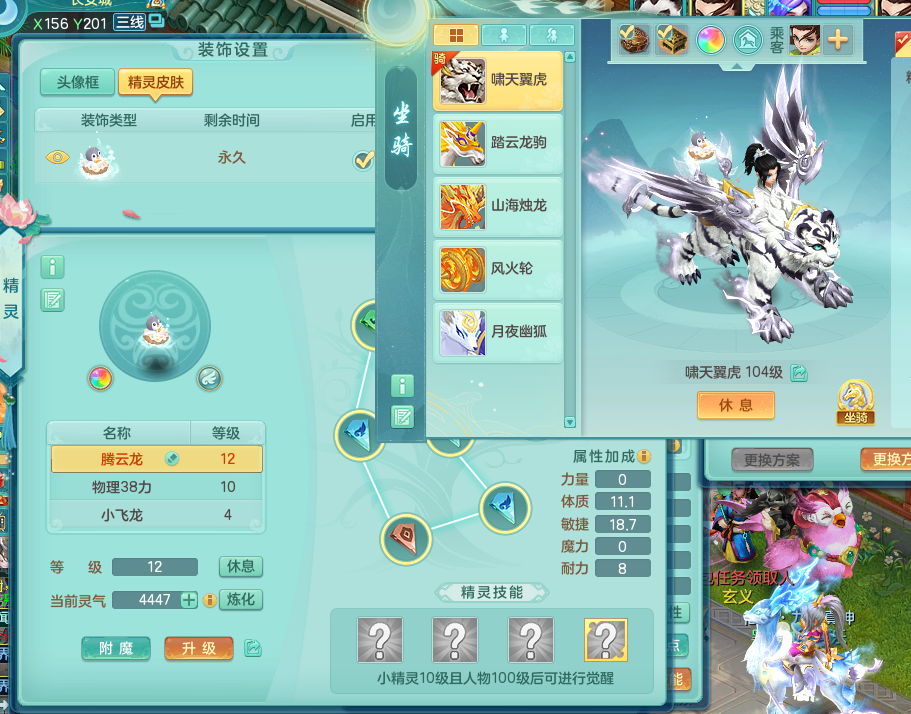This screenshot has height=714, width=911.
Task: Choose the 月夜幽狐 mount
Action: (498, 332)
